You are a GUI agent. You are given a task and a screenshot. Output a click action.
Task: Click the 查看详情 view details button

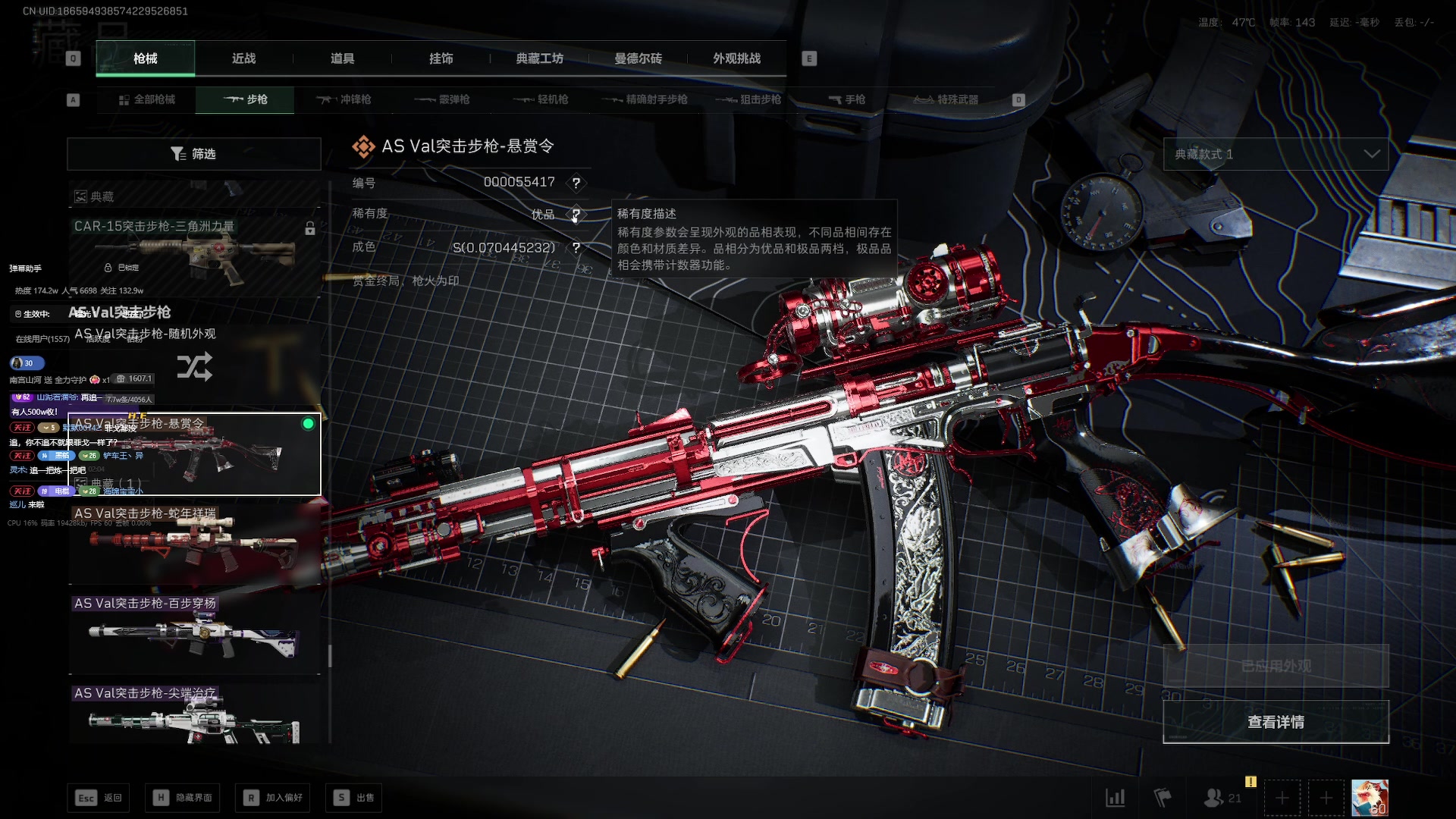(1276, 722)
